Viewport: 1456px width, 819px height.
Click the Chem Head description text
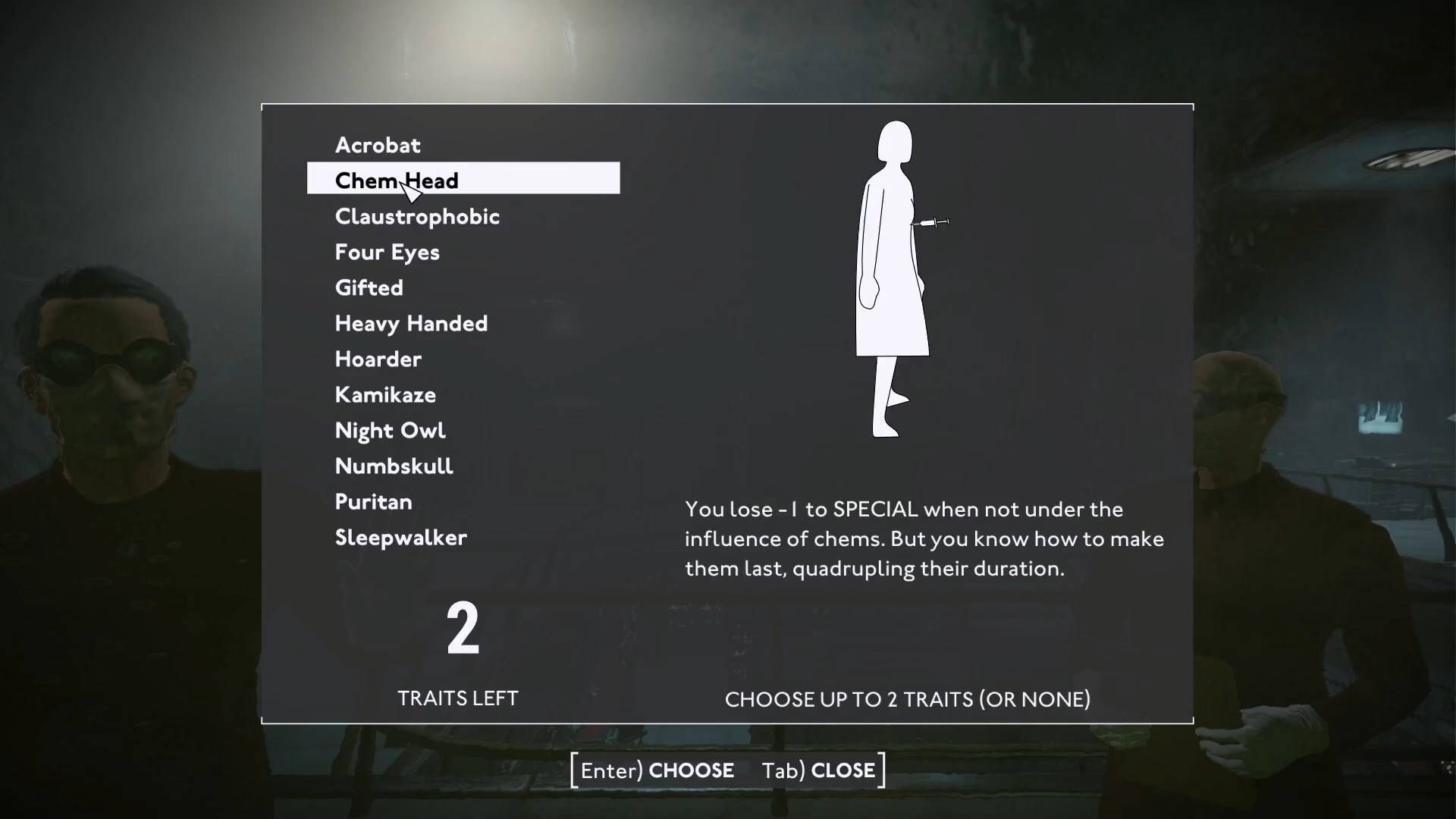pyautogui.click(x=925, y=538)
